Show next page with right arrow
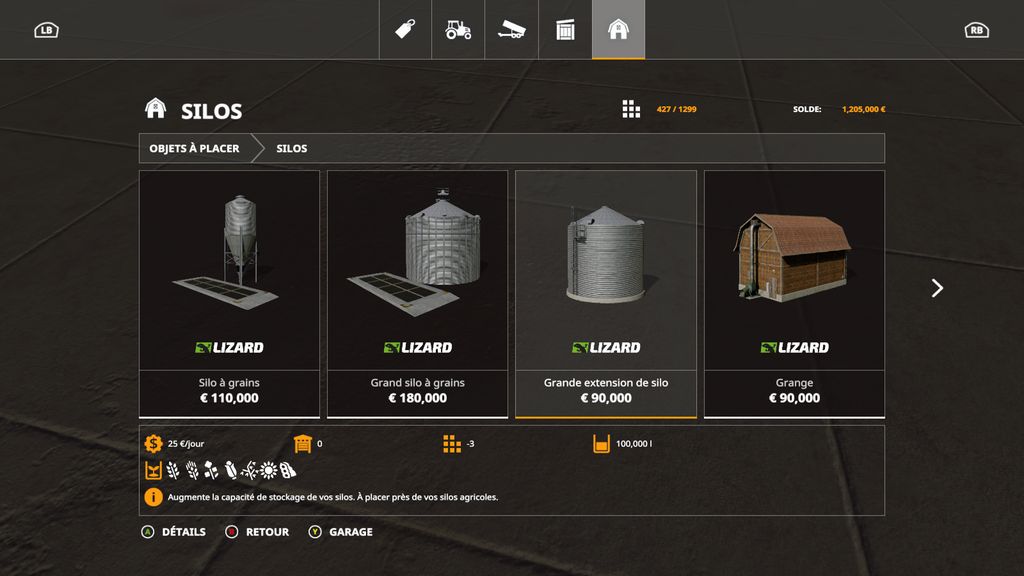The image size is (1024, 576). [x=937, y=288]
